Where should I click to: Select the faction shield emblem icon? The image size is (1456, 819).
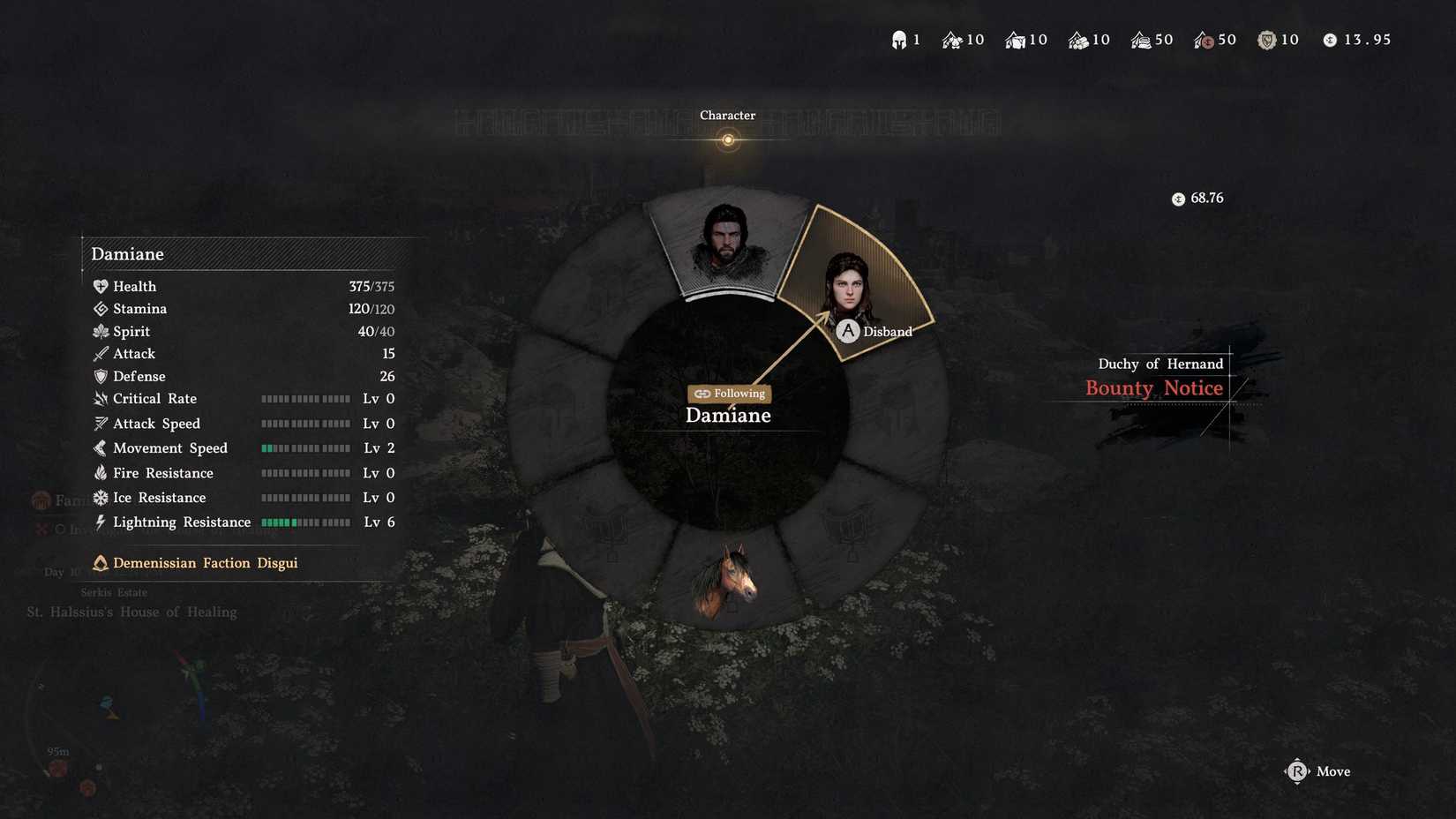click(1268, 39)
